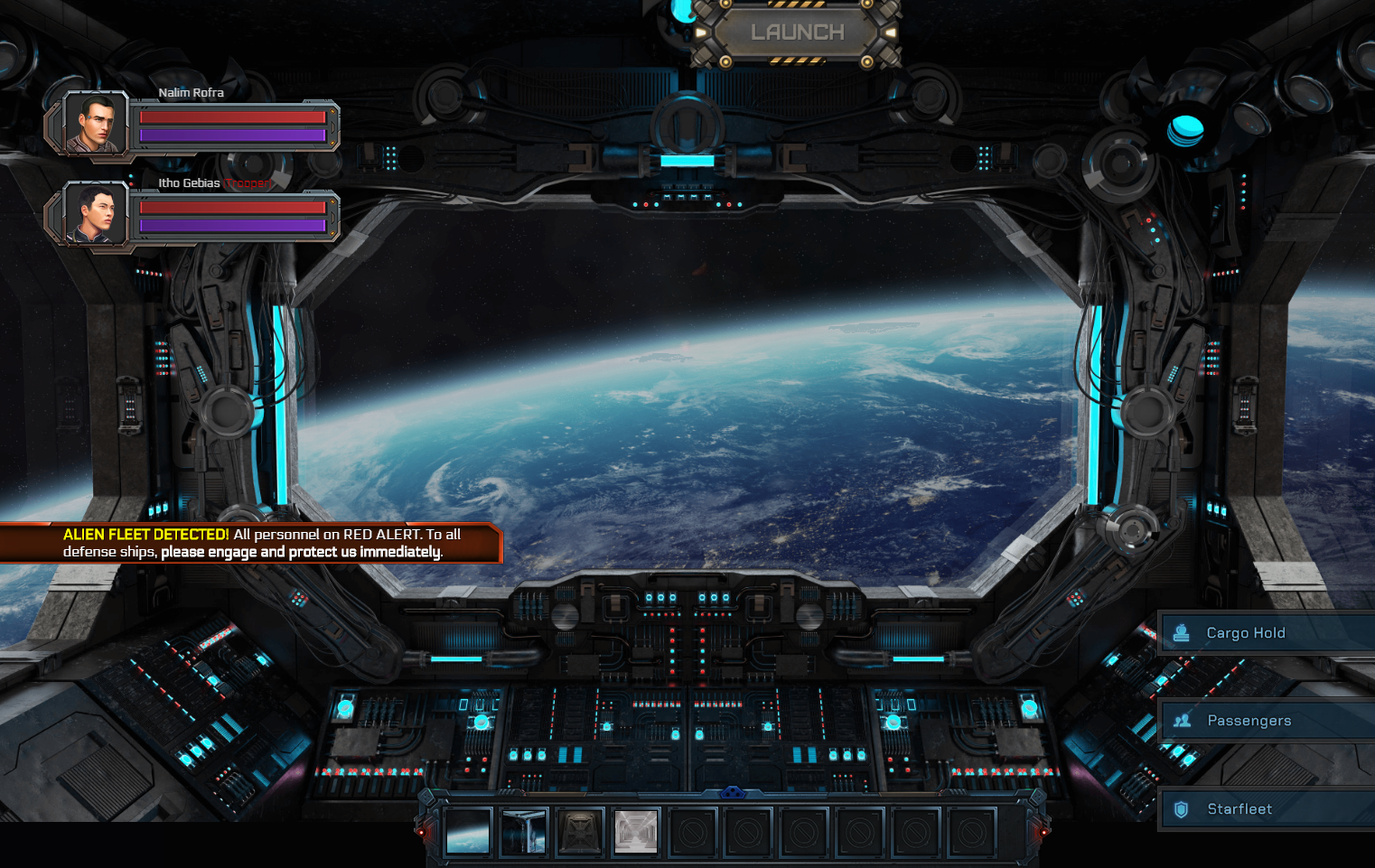Screen dimensions: 1375x868
Task: Choose the white corridor thumbnail
Action: pos(636,831)
